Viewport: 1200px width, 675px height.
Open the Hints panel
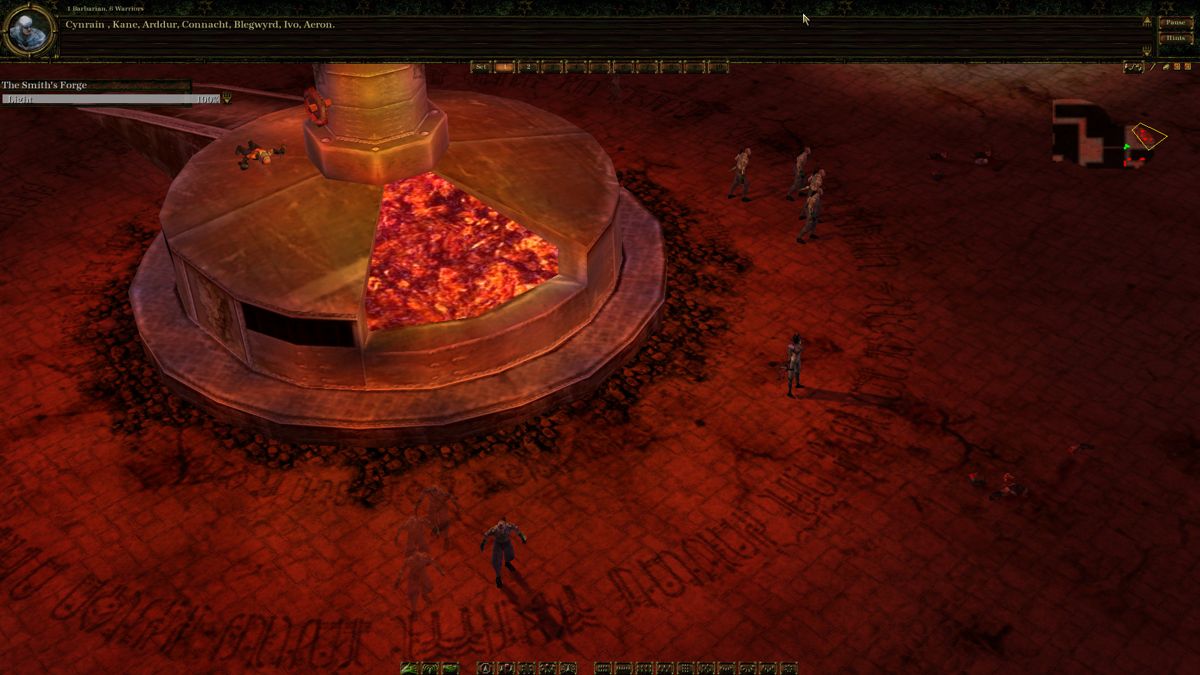pyautogui.click(x=1174, y=38)
